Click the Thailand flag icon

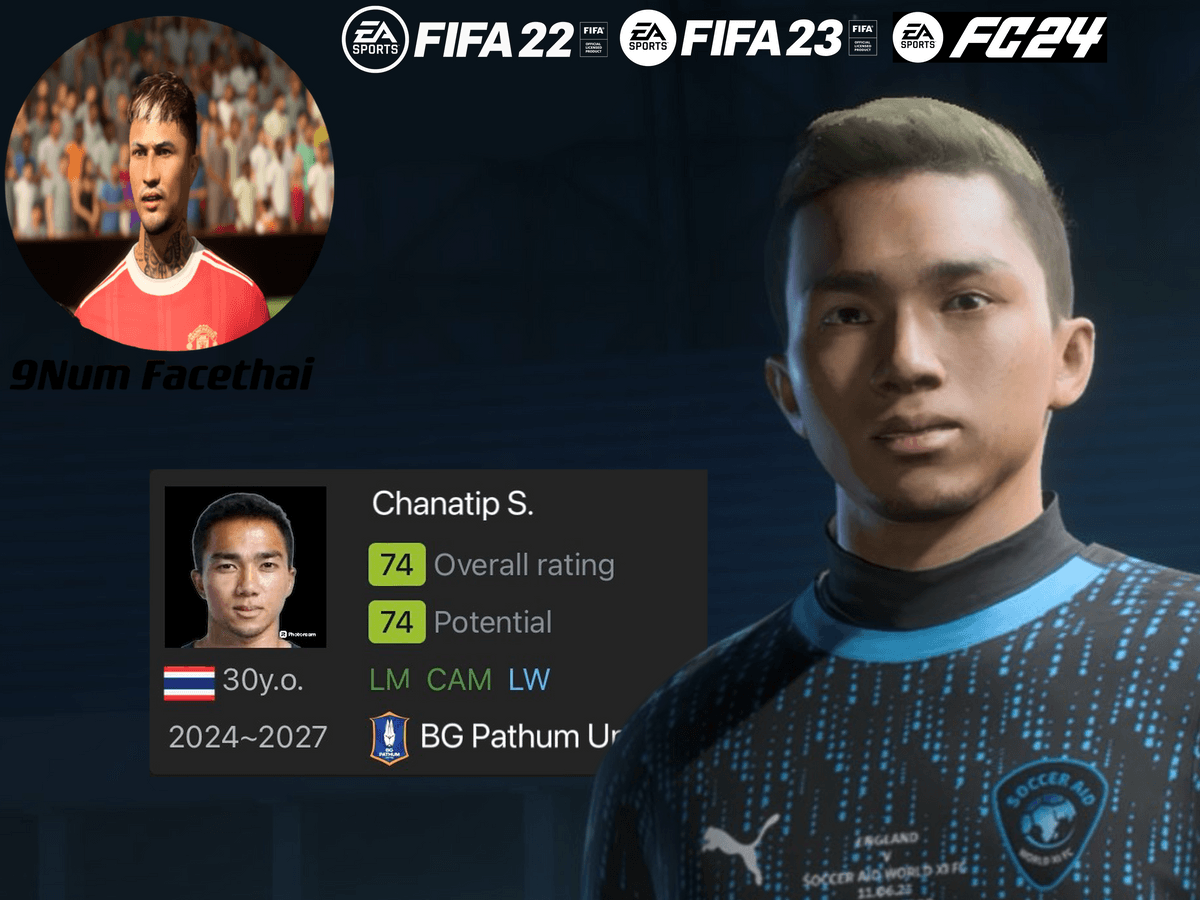click(189, 683)
